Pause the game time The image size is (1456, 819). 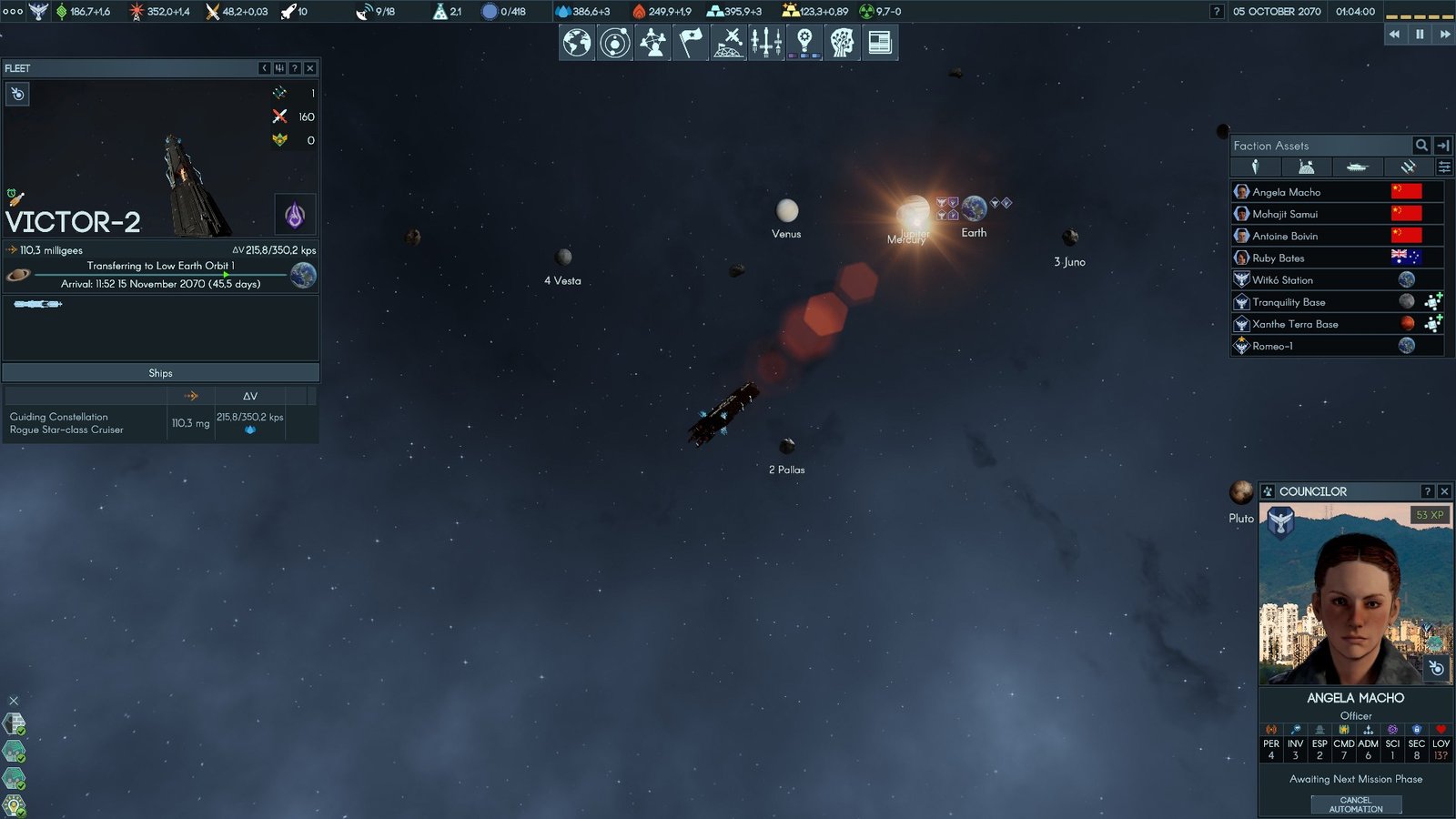click(x=1420, y=35)
